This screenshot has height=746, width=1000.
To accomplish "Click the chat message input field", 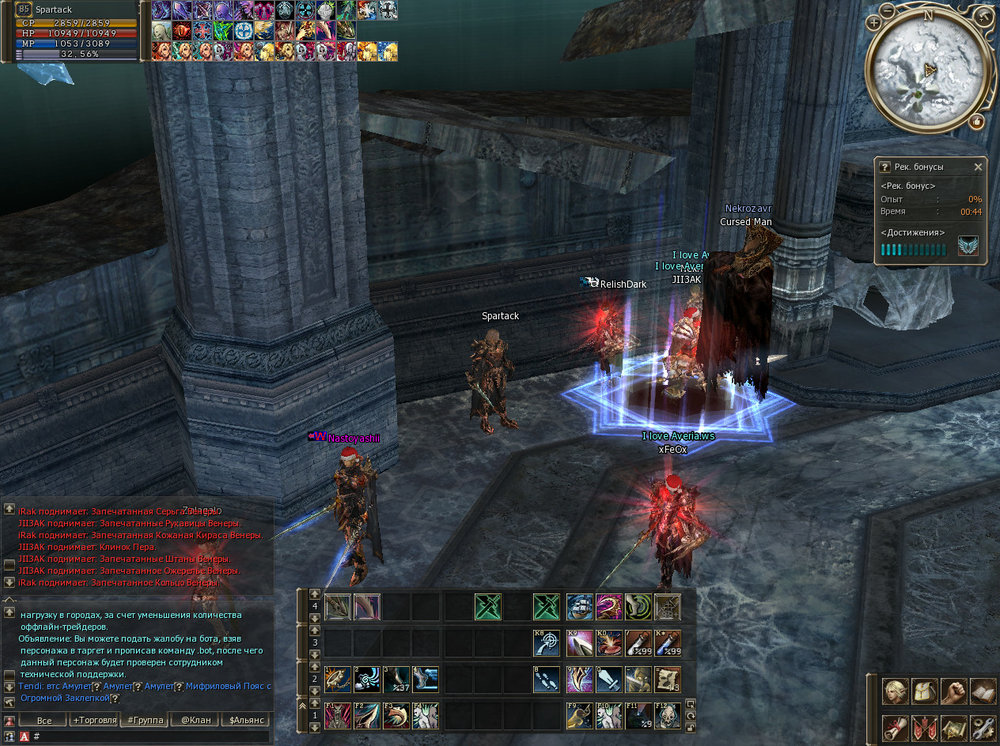I will tap(150, 736).
